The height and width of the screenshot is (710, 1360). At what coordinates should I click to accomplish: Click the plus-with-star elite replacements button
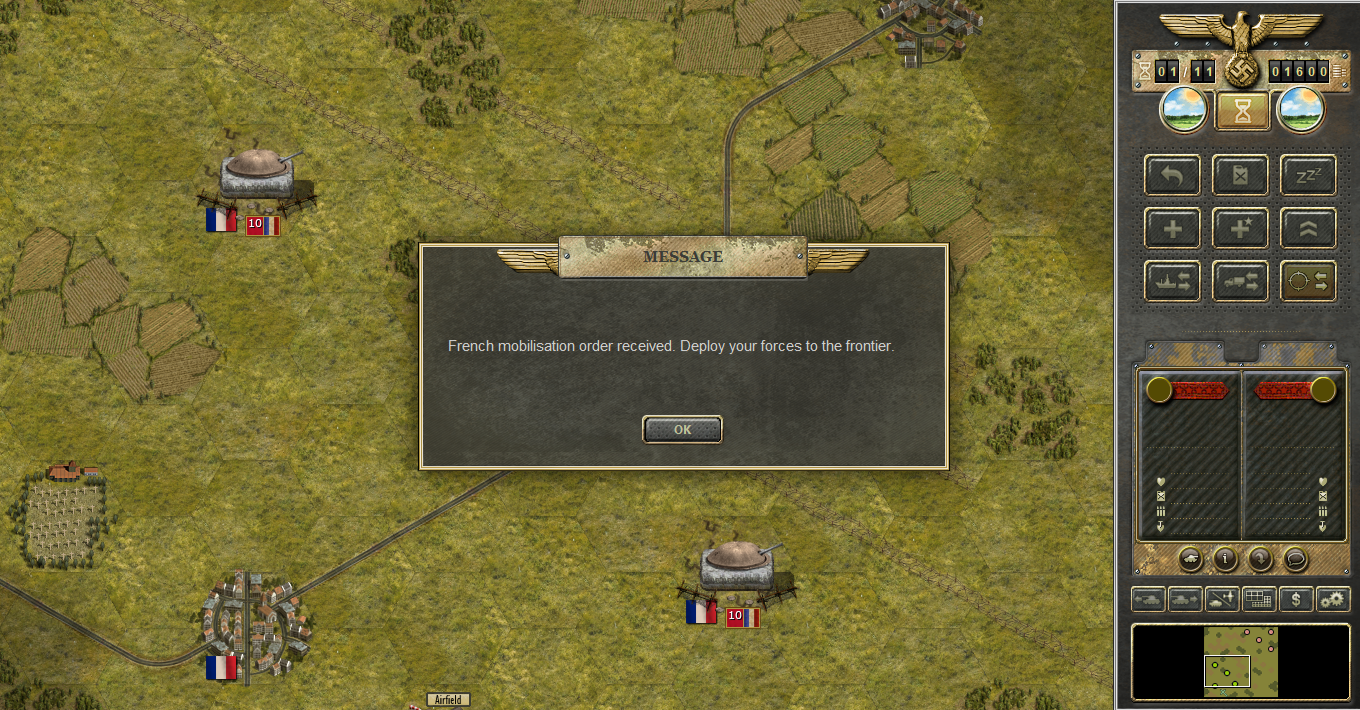pyautogui.click(x=1240, y=229)
